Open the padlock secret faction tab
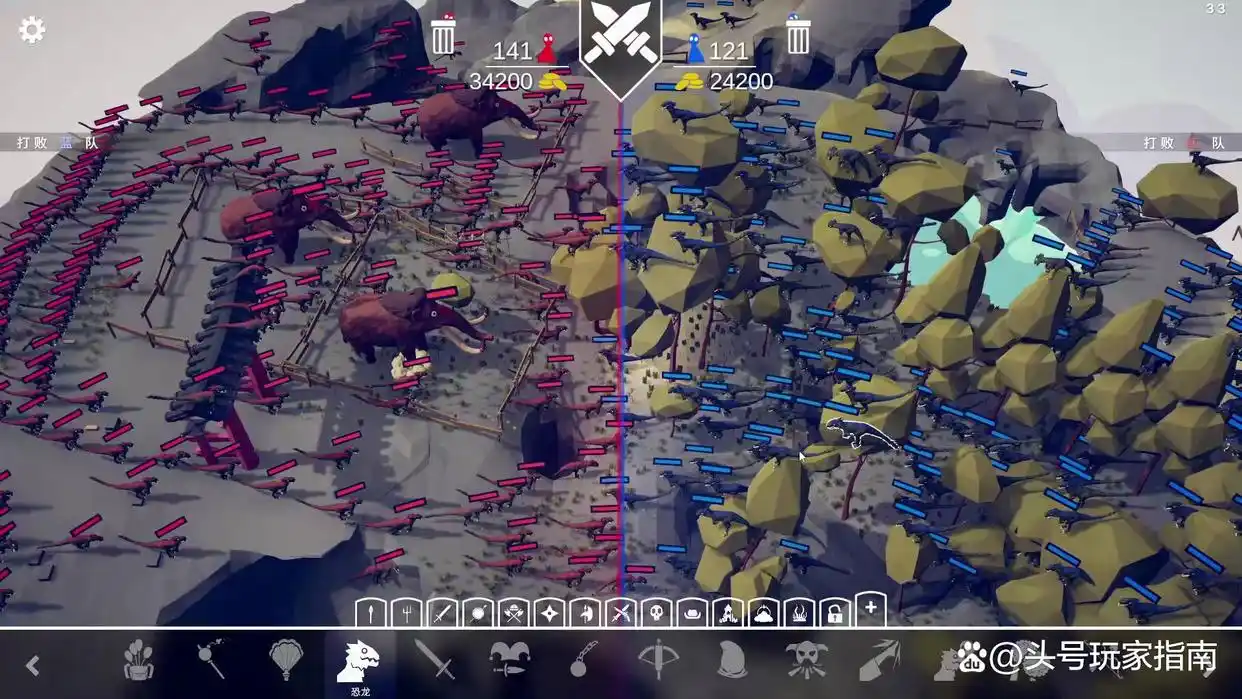Image resolution: width=1242 pixels, height=699 pixels. [x=835, y=612]
